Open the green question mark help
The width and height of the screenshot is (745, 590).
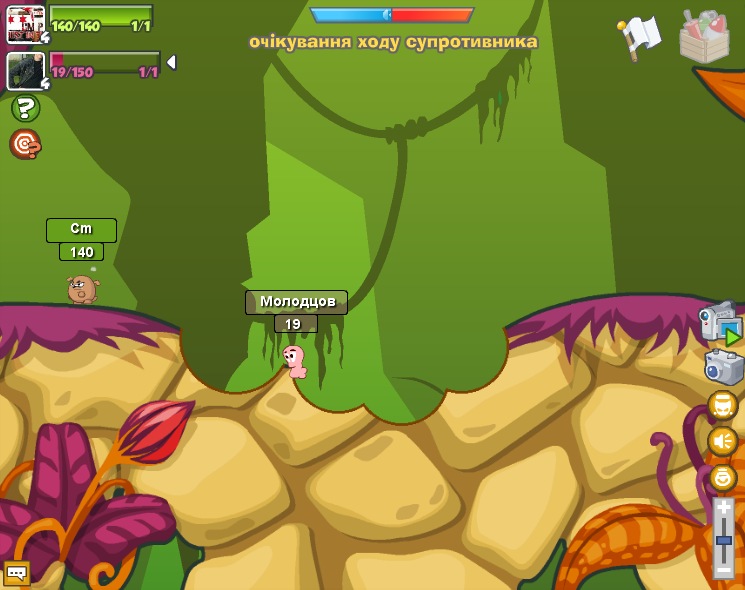pos(25,108)
